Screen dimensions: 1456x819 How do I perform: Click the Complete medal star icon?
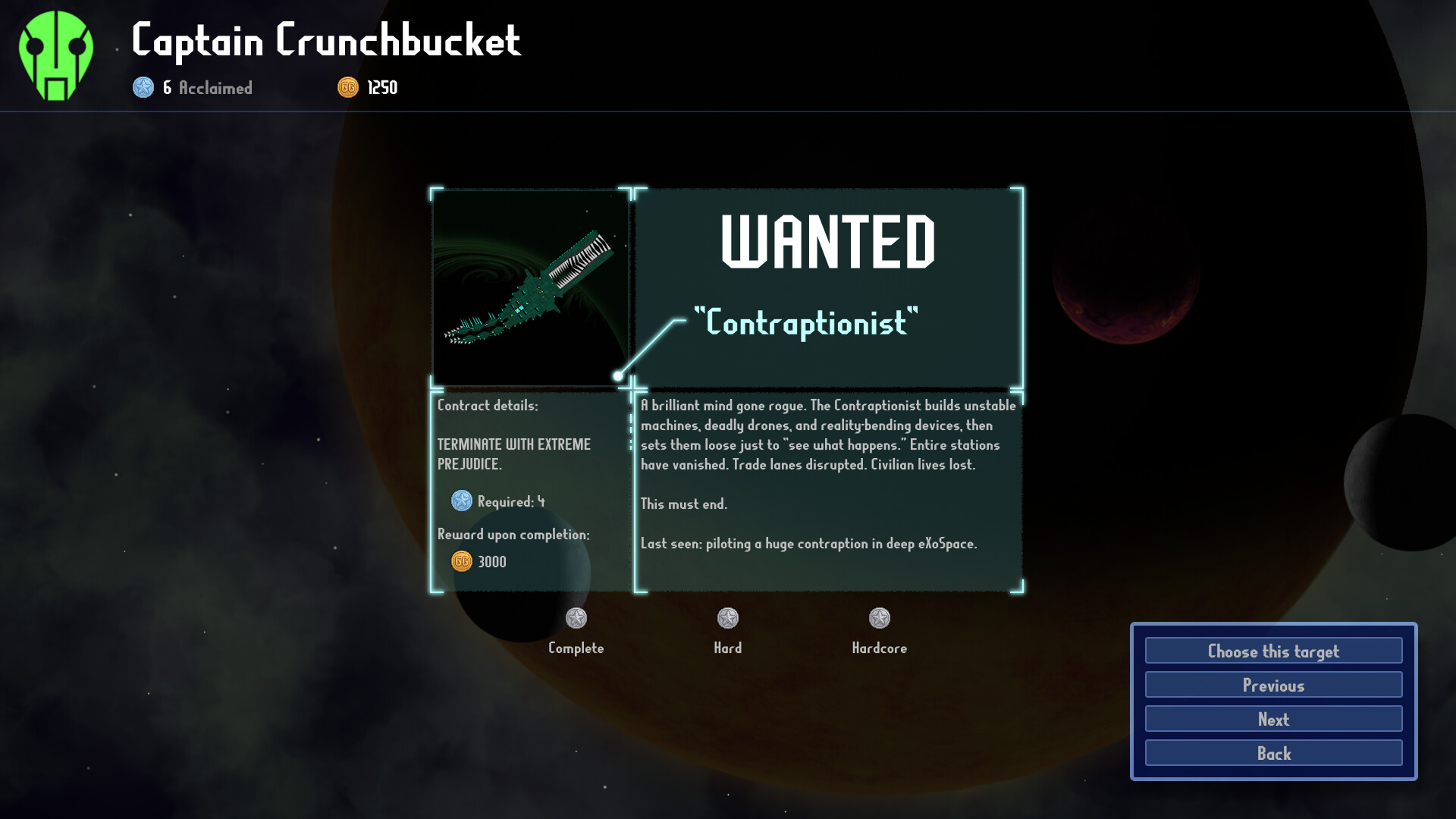click(x=576, y=619)
